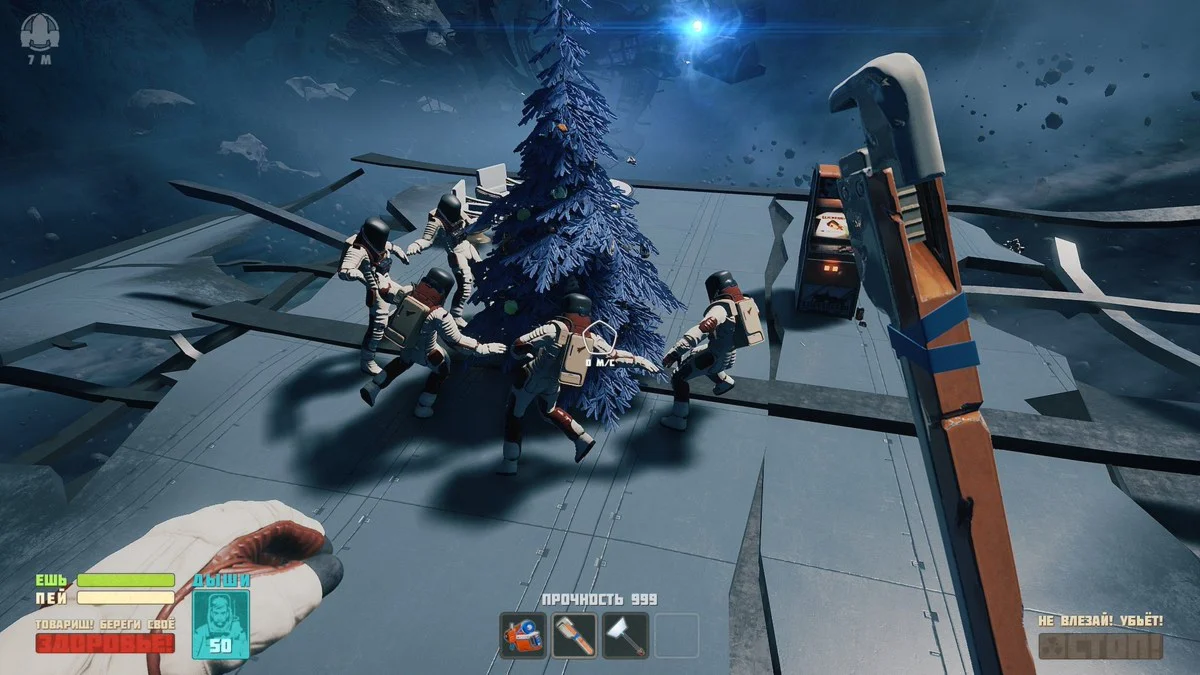This screenshot has width=1200, height=675.
Task: Select the orange device hotbar slot
Action: pos(523,635)
